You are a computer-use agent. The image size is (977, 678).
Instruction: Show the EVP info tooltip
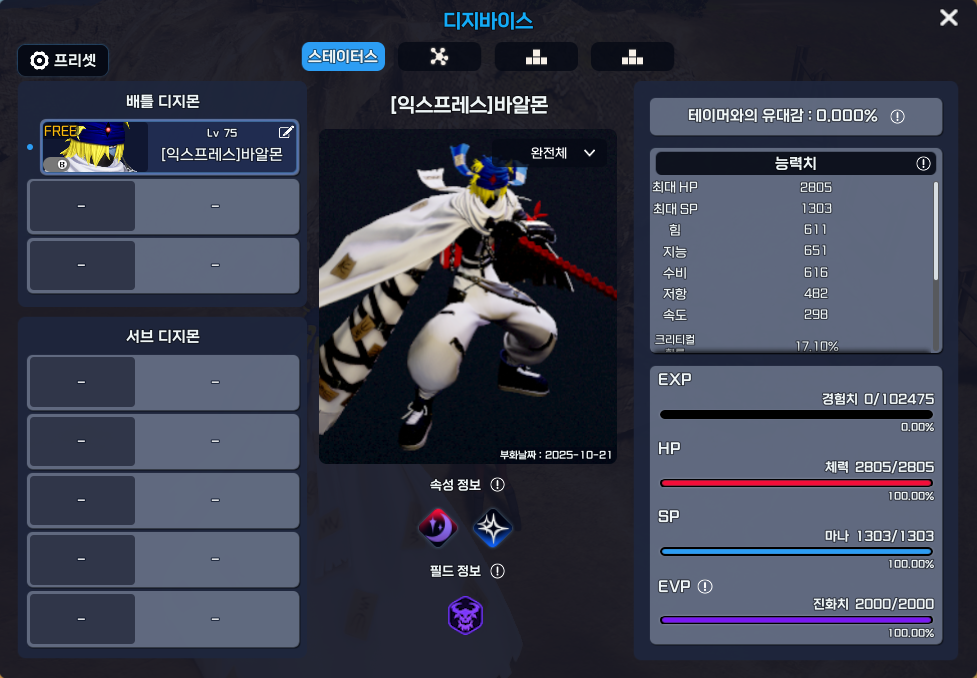point(705,586)
